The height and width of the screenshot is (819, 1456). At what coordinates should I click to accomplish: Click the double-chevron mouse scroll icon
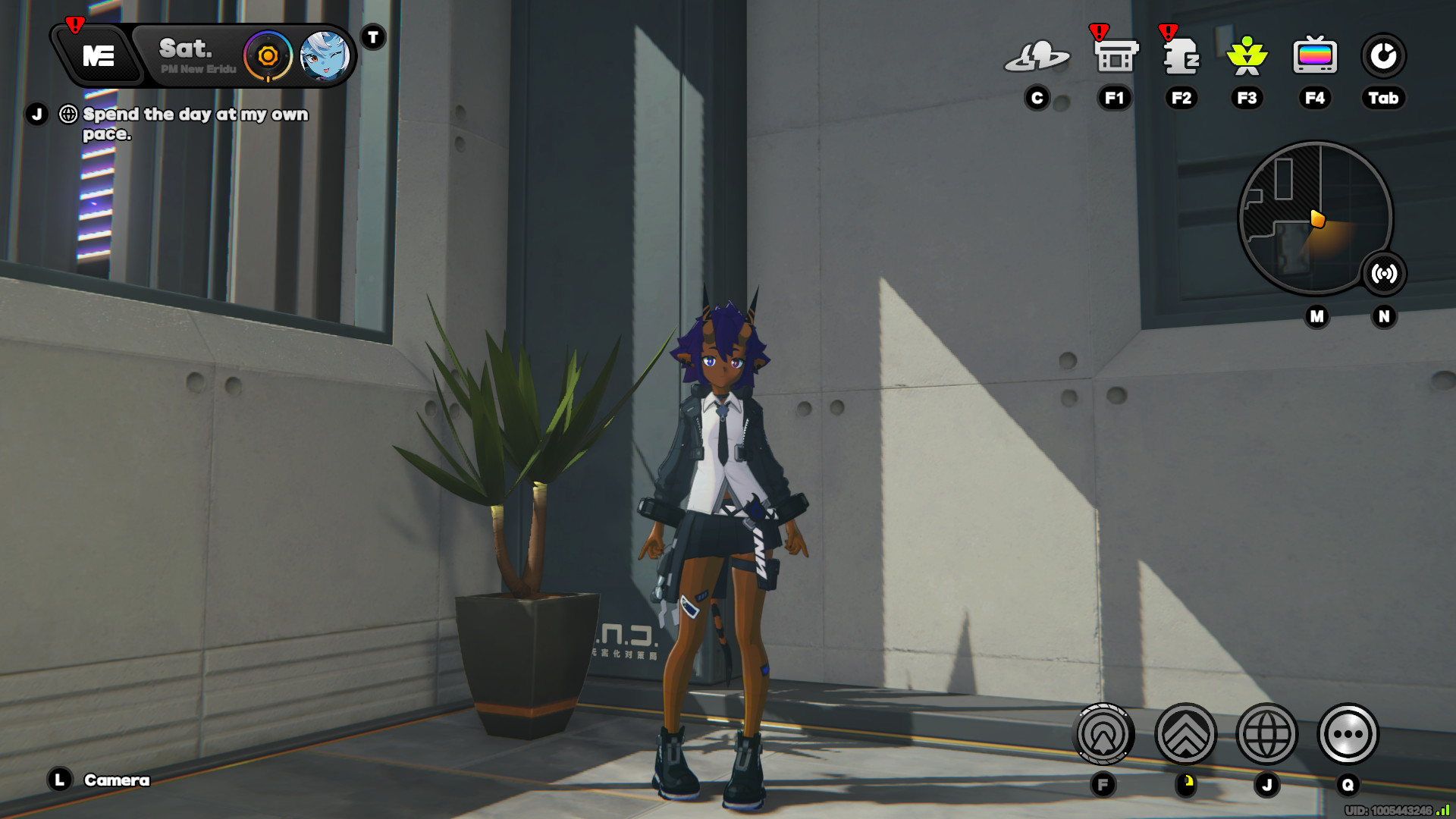coord(1185,733)
